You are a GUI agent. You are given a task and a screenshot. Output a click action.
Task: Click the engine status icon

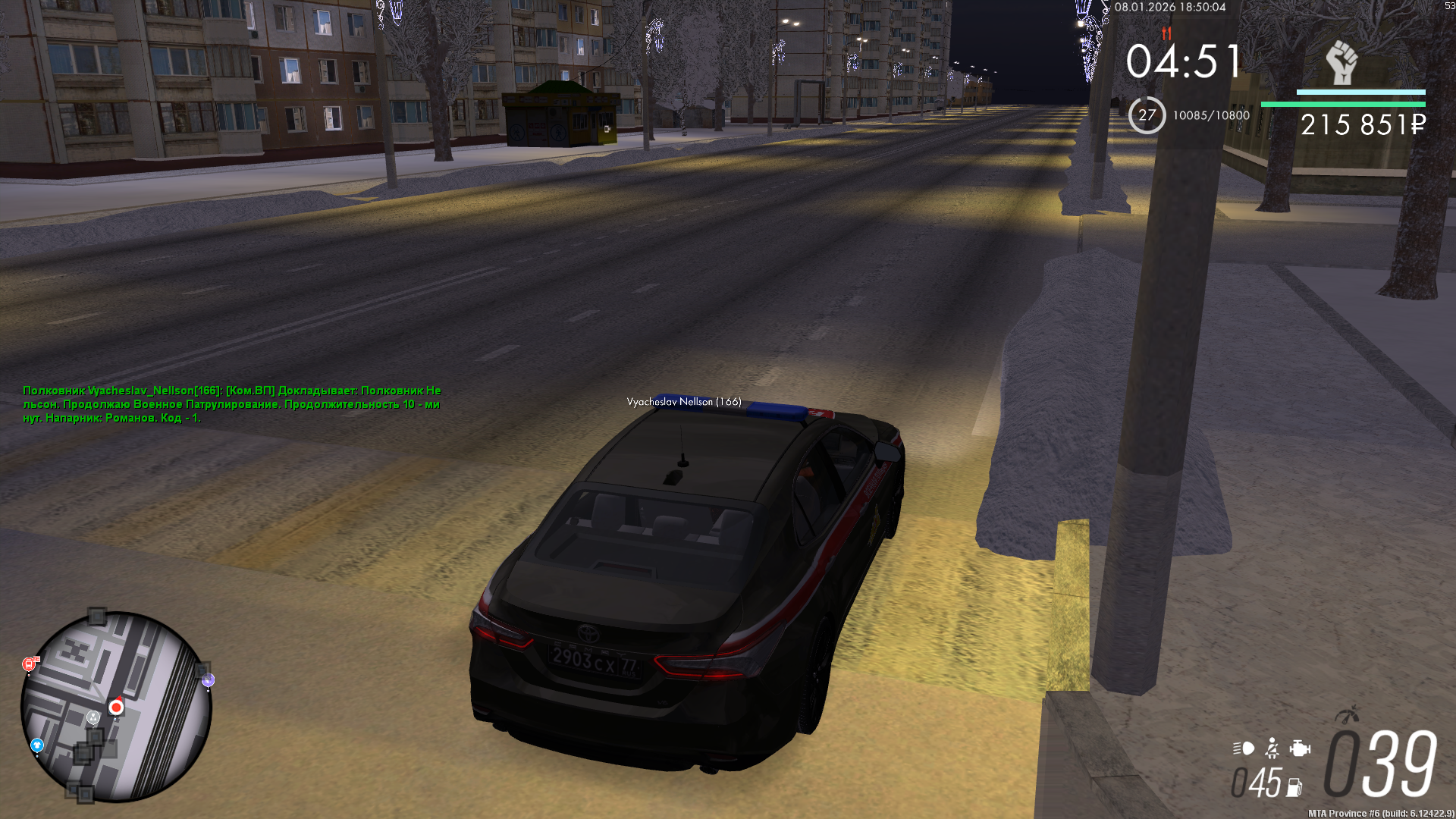1300,748
